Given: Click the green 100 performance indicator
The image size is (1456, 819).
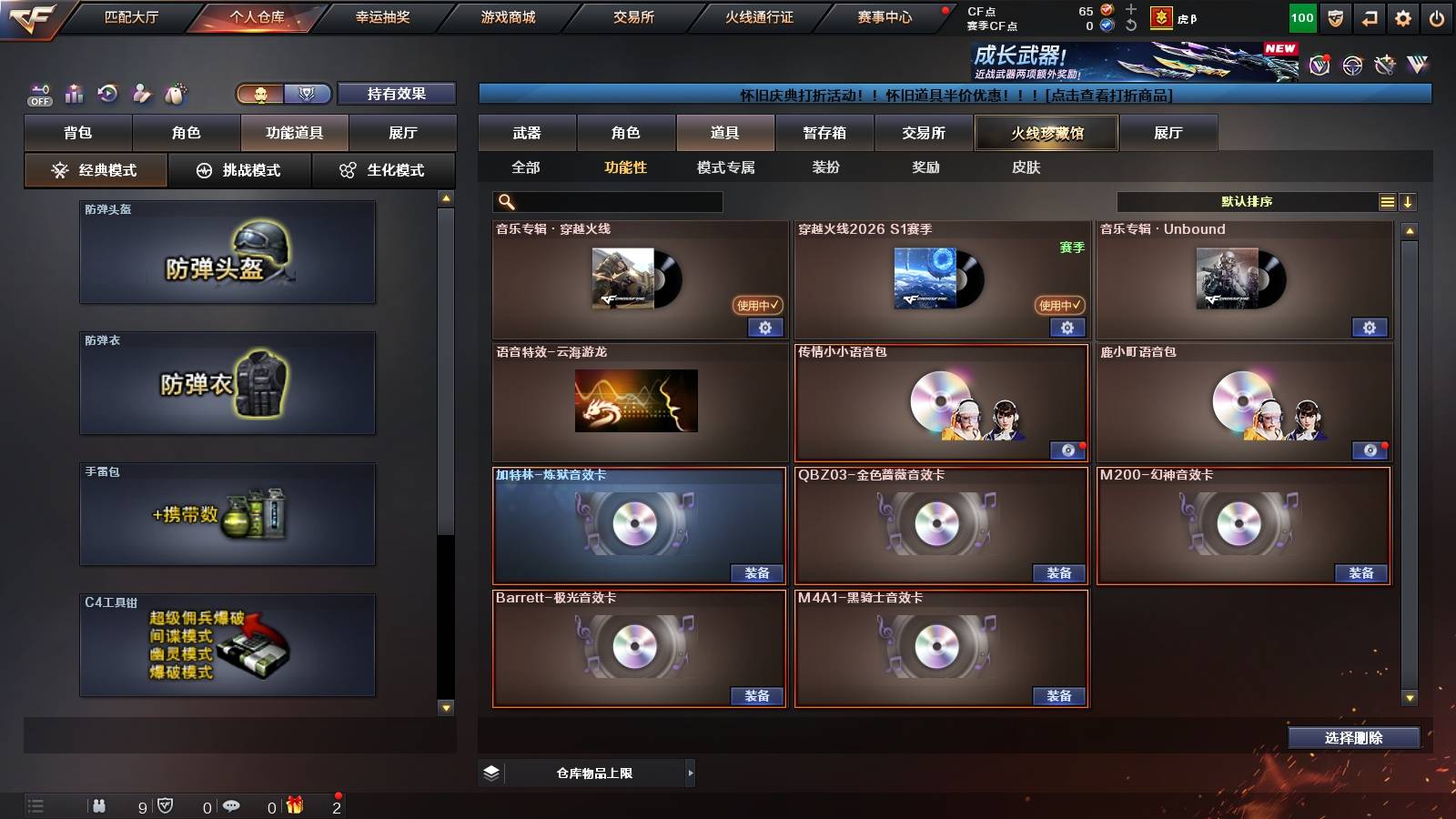Looking at the screenshot, I should 1301,16.
